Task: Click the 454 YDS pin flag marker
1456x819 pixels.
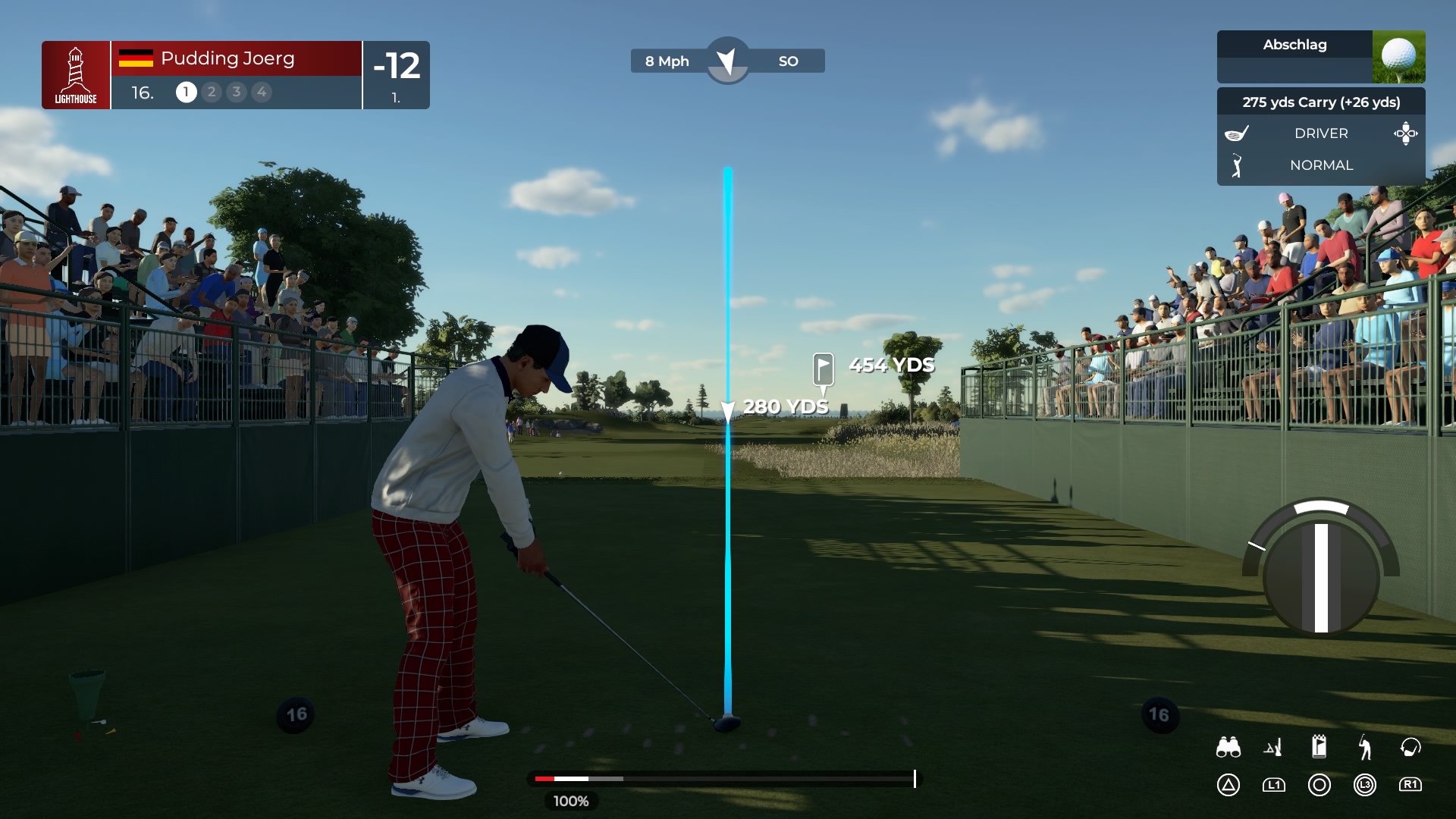Action: pyautogui.click(x=823, y=369)
